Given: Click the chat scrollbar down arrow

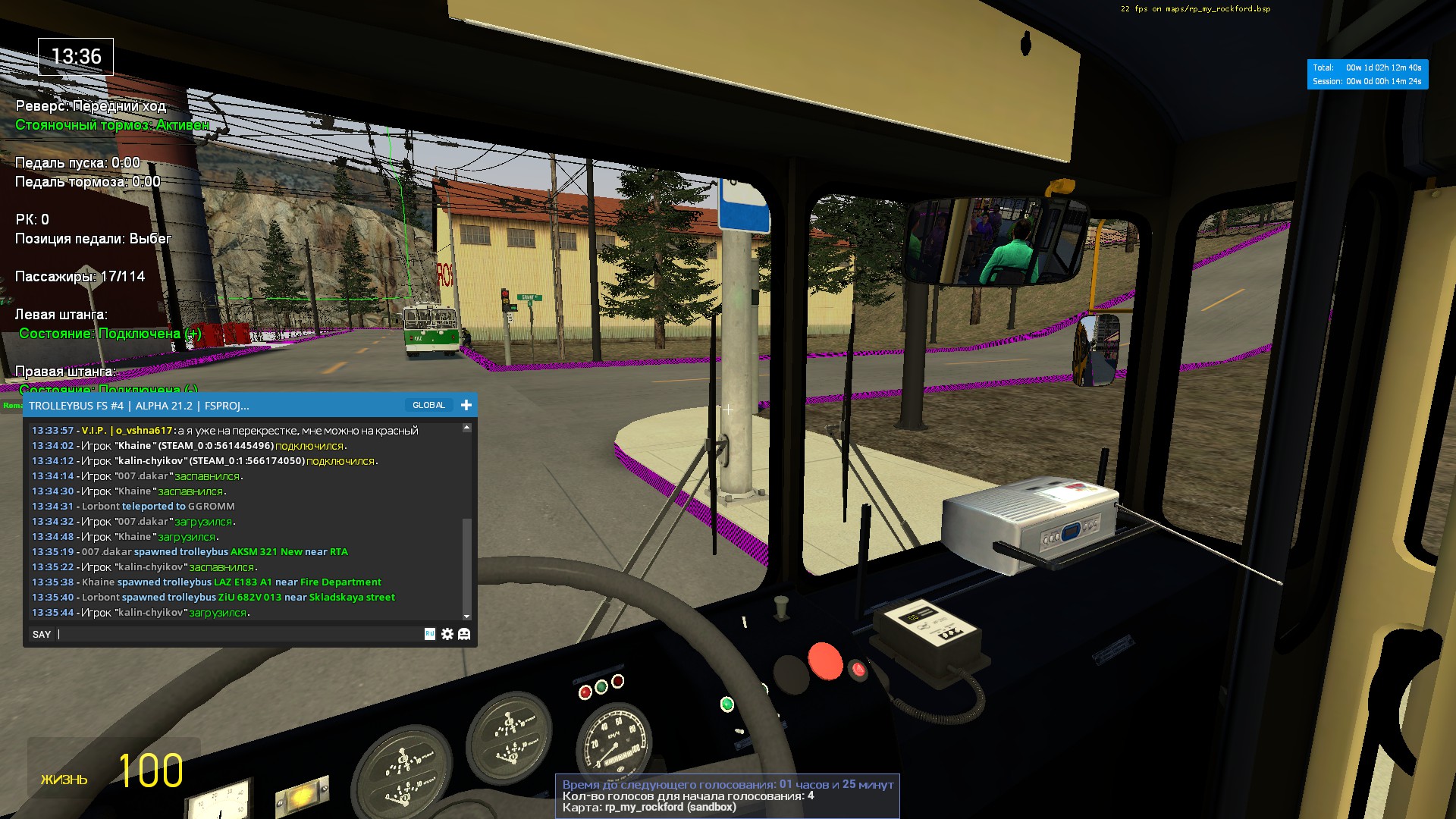Looking at the screenshot, I should 466,616.
